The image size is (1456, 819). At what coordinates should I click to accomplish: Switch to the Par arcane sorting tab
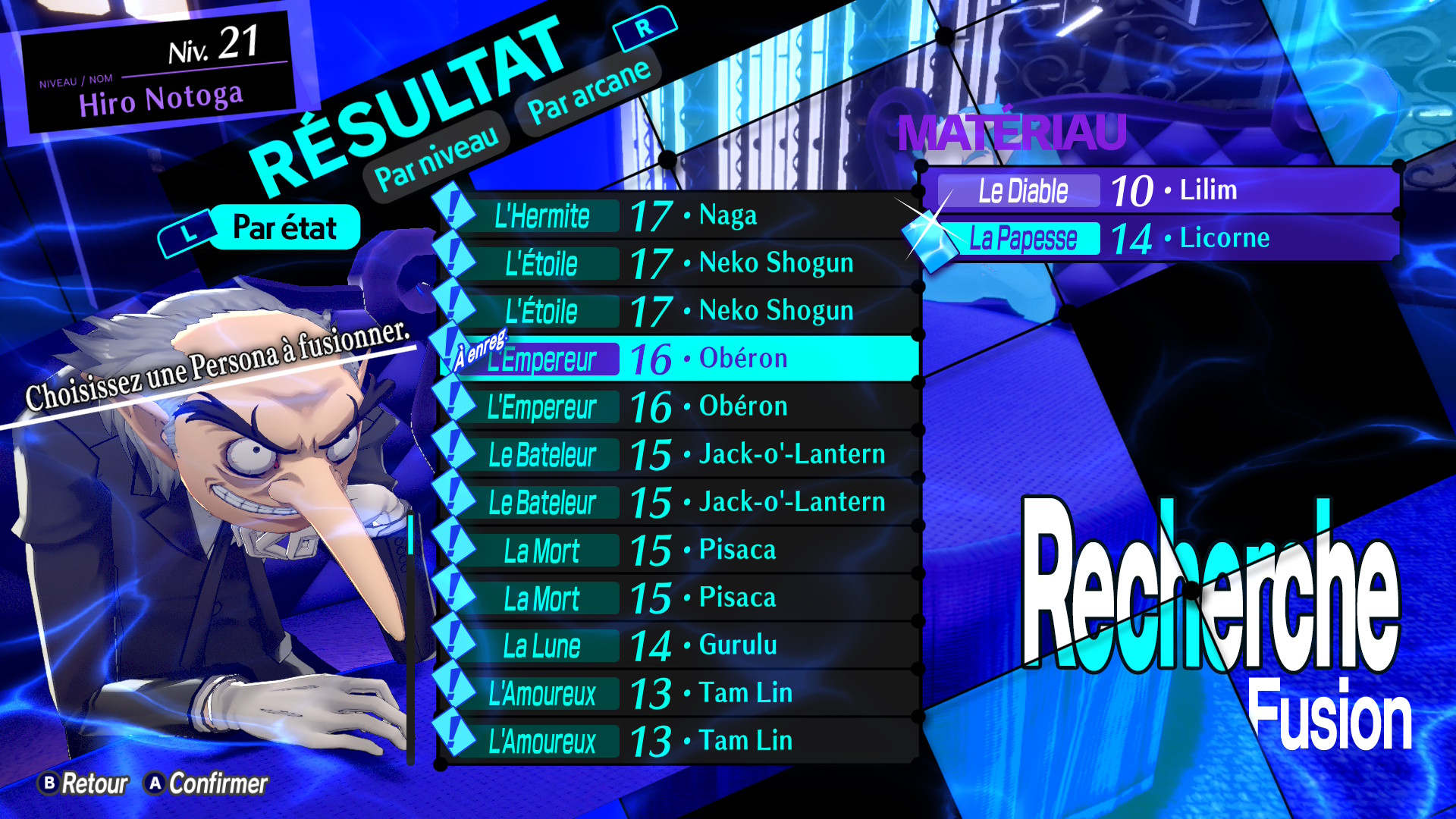click(588, 92)
